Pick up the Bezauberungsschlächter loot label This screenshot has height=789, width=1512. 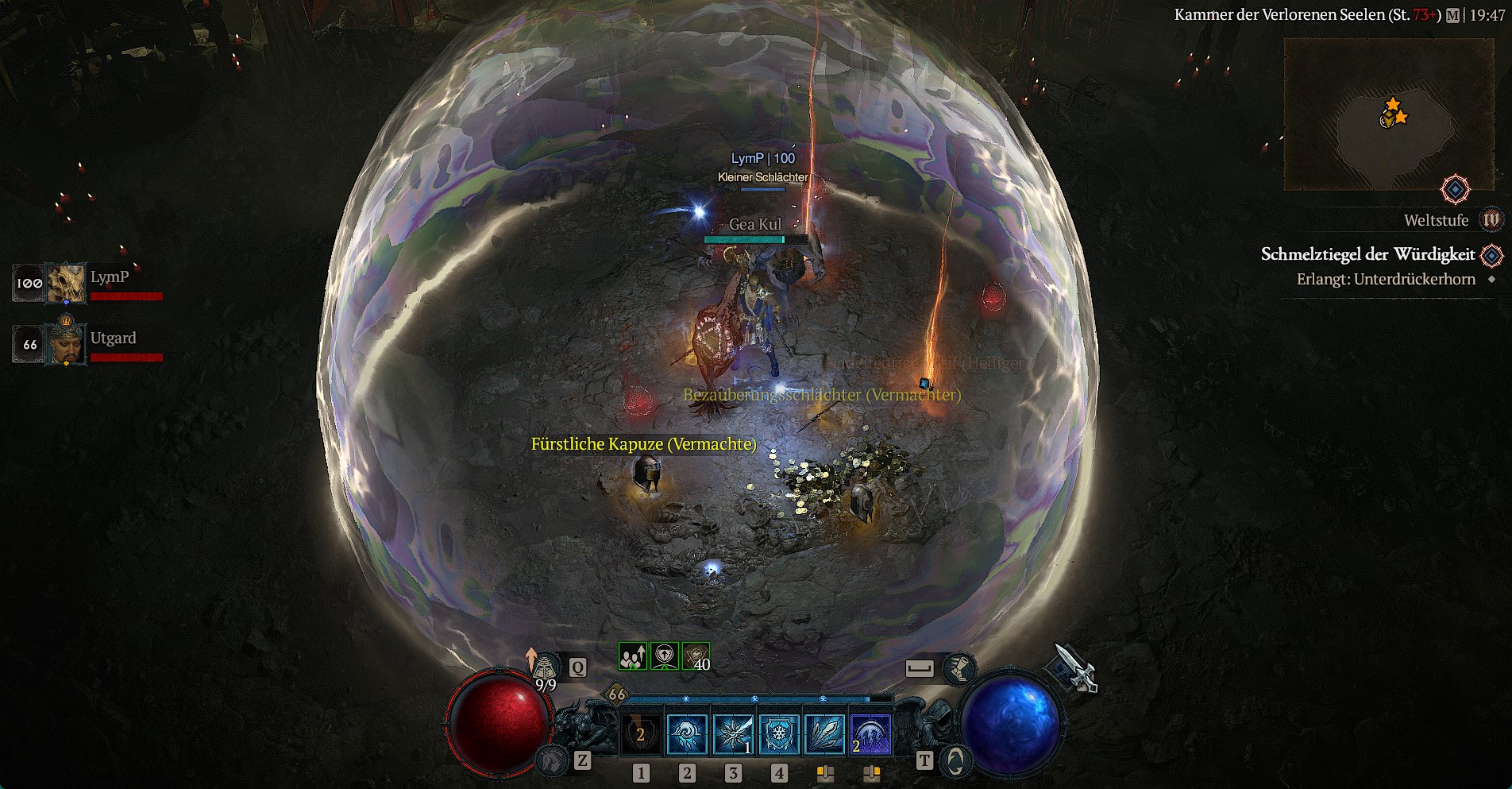pyautogui.click(x=821, y=395)
